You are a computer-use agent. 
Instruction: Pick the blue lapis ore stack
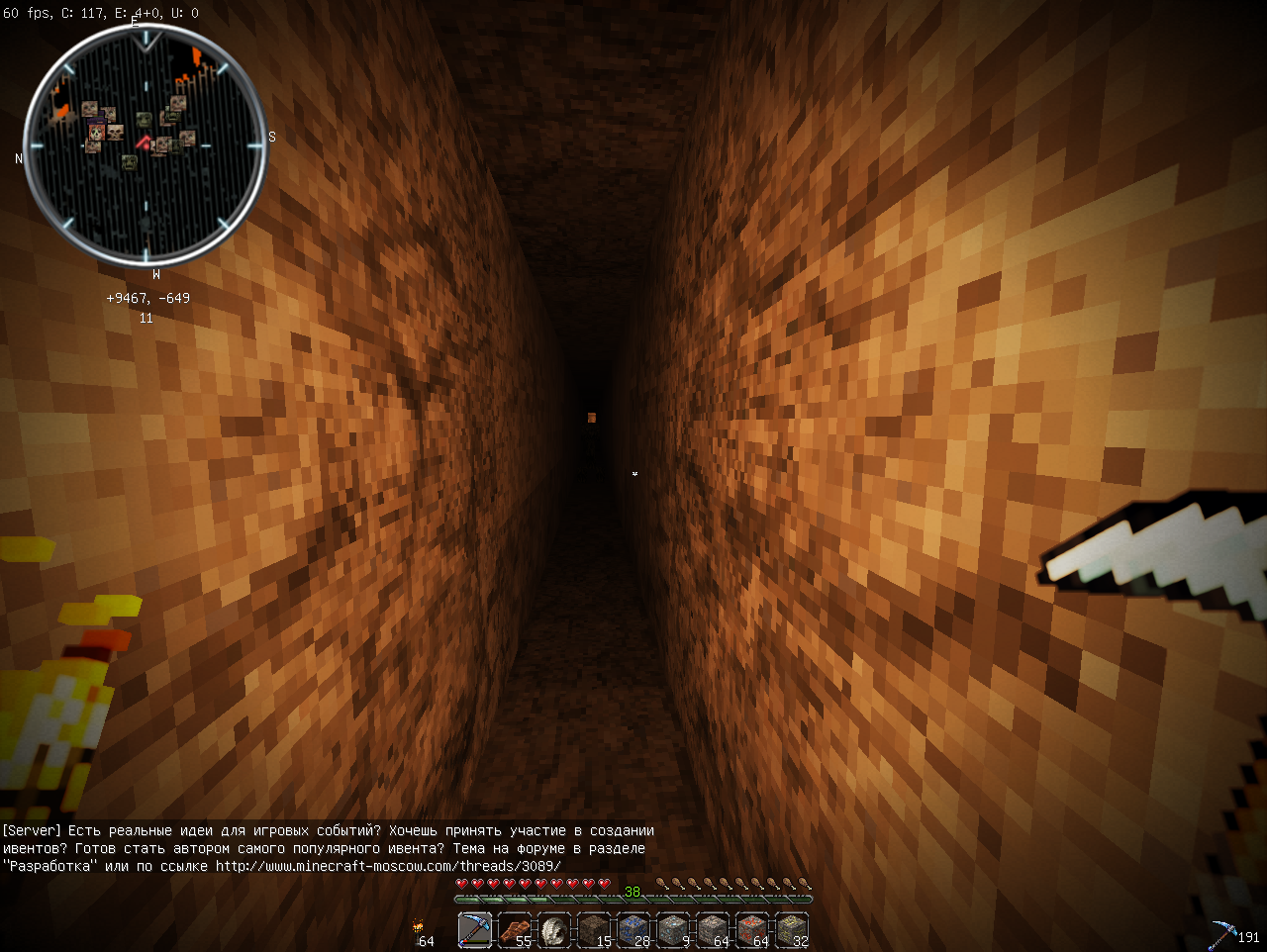(x=633, y=930)
